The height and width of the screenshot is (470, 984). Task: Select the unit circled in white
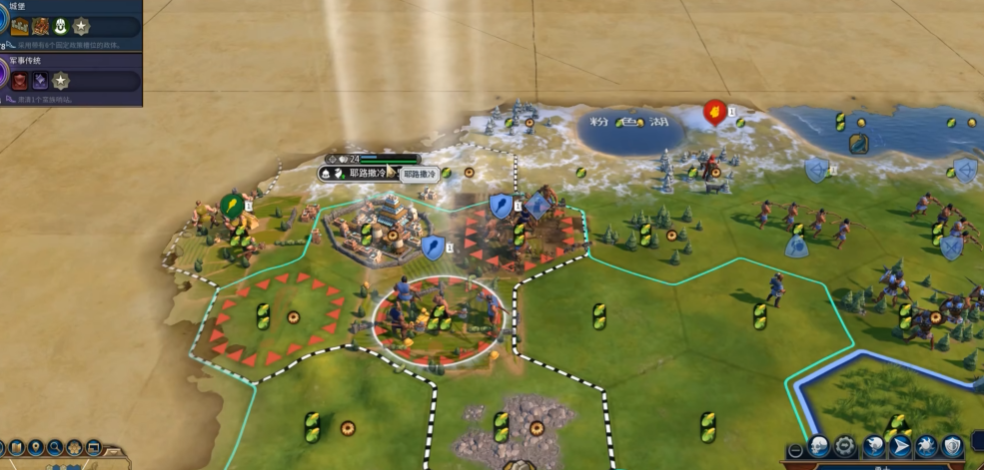[437, 320]
